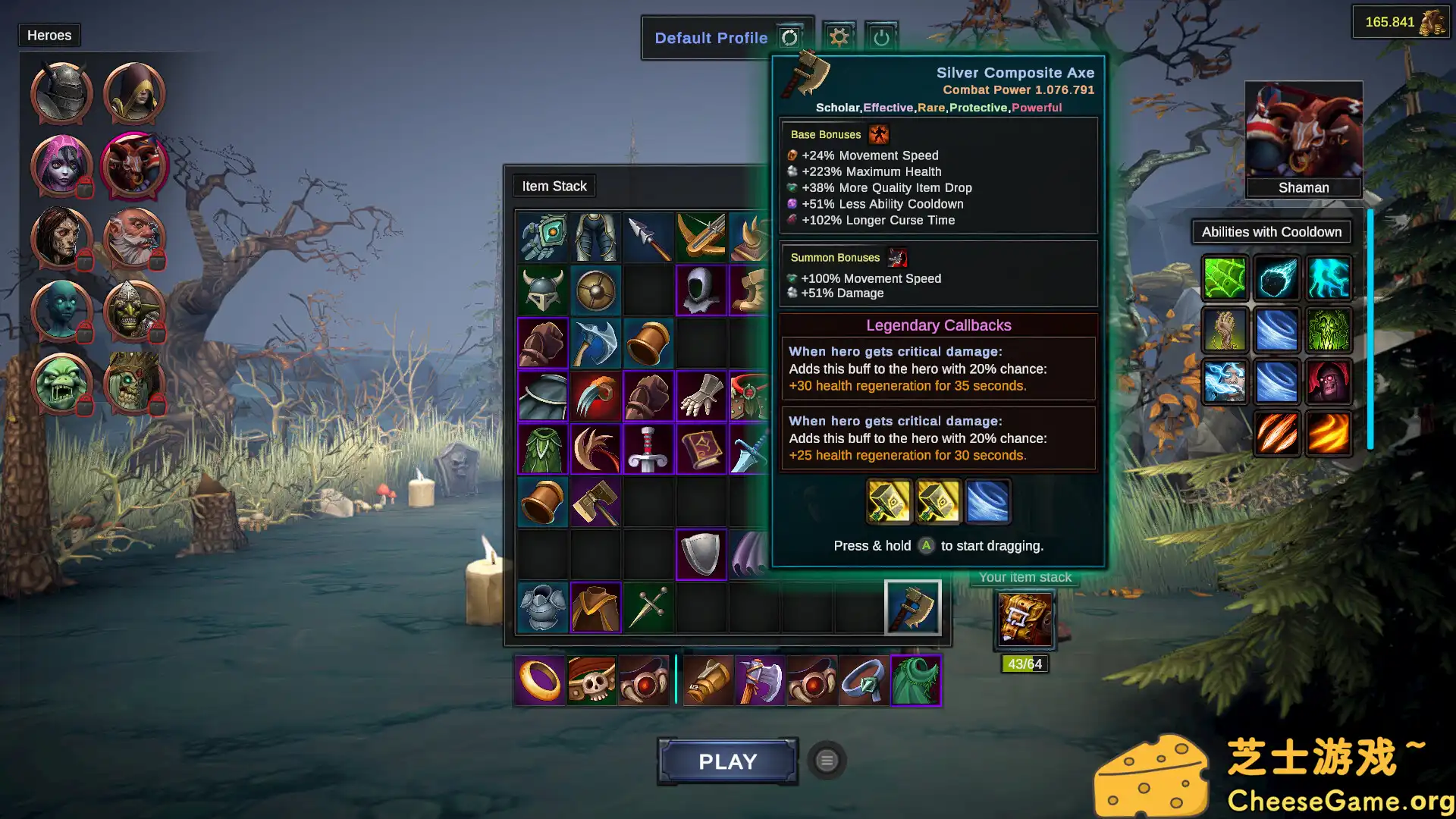
Task: Open the profile settings gear icon
Action: click(839, 36)
